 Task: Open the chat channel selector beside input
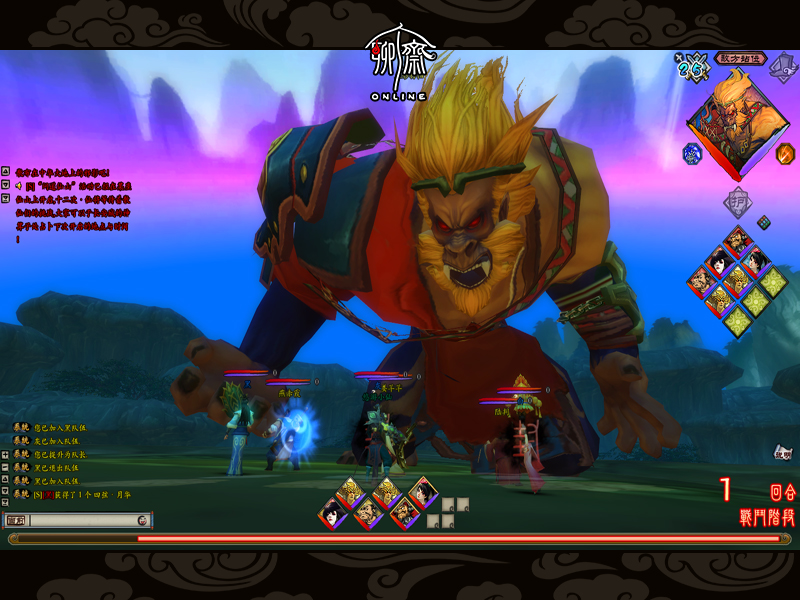(16, 520)
